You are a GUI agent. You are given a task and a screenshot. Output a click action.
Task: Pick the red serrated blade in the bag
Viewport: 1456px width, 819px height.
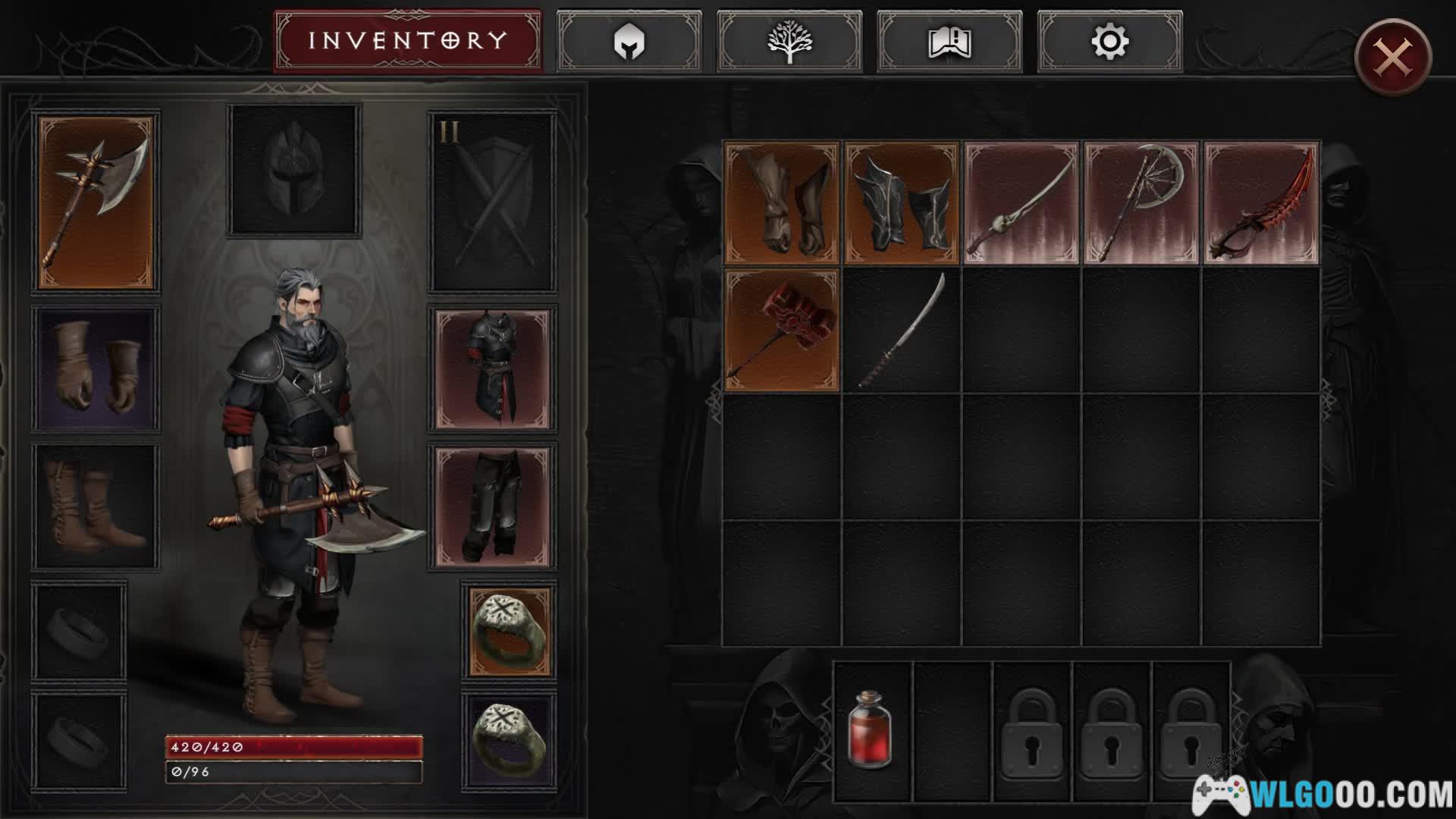point(1261,202)
